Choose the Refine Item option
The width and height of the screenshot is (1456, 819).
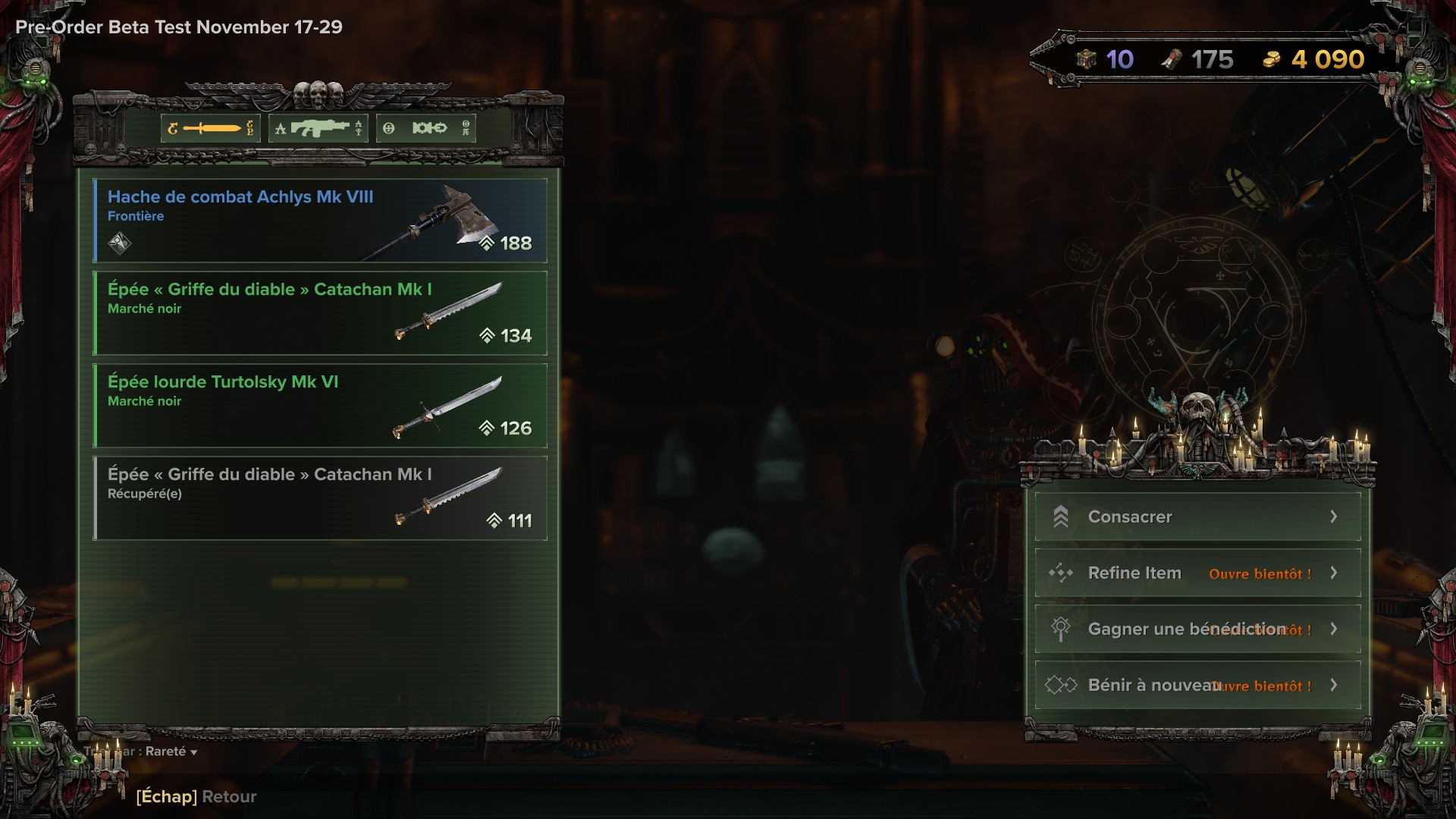[1197, 573]
